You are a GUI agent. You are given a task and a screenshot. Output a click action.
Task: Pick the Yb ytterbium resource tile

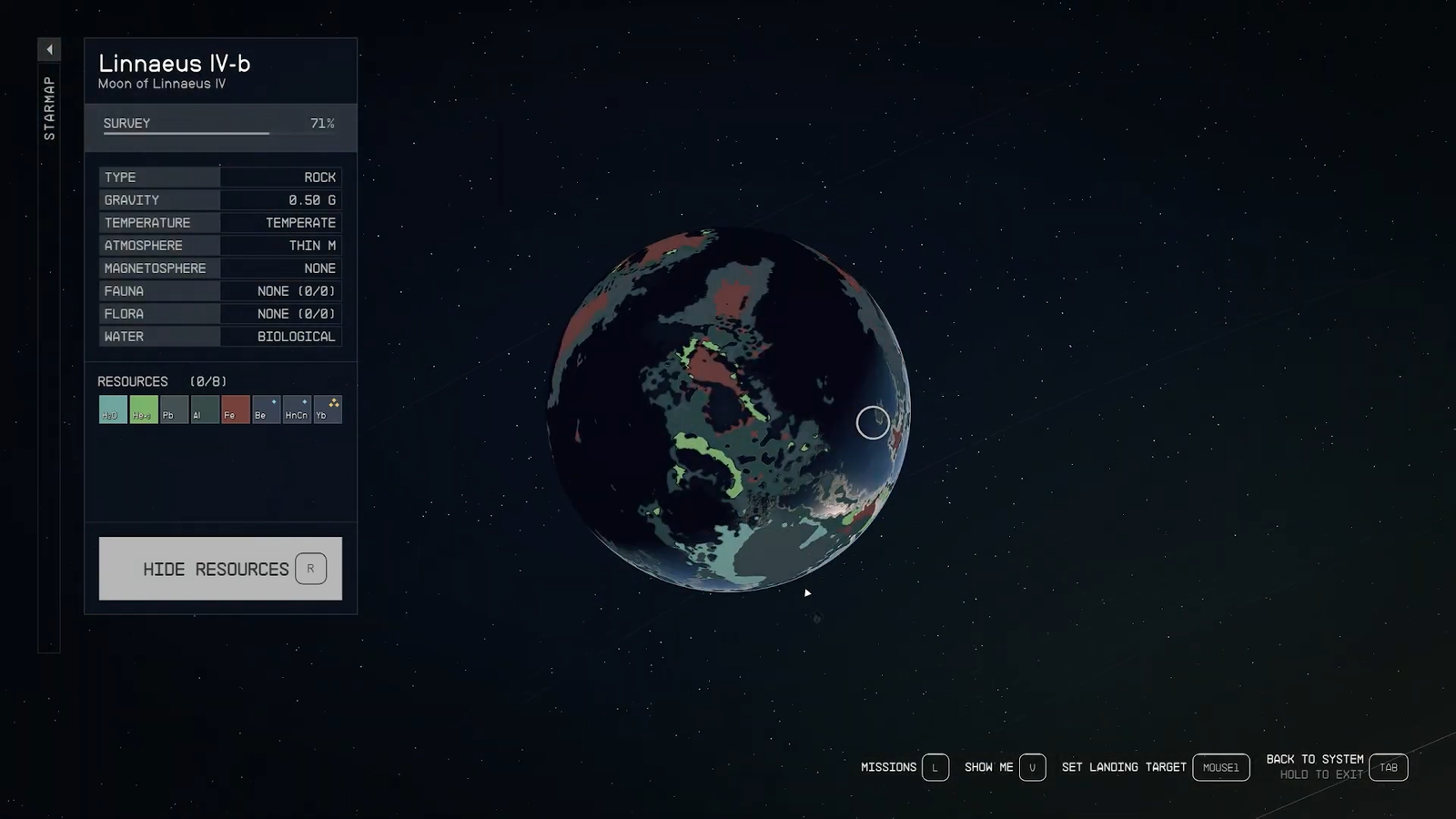[328, 409]
